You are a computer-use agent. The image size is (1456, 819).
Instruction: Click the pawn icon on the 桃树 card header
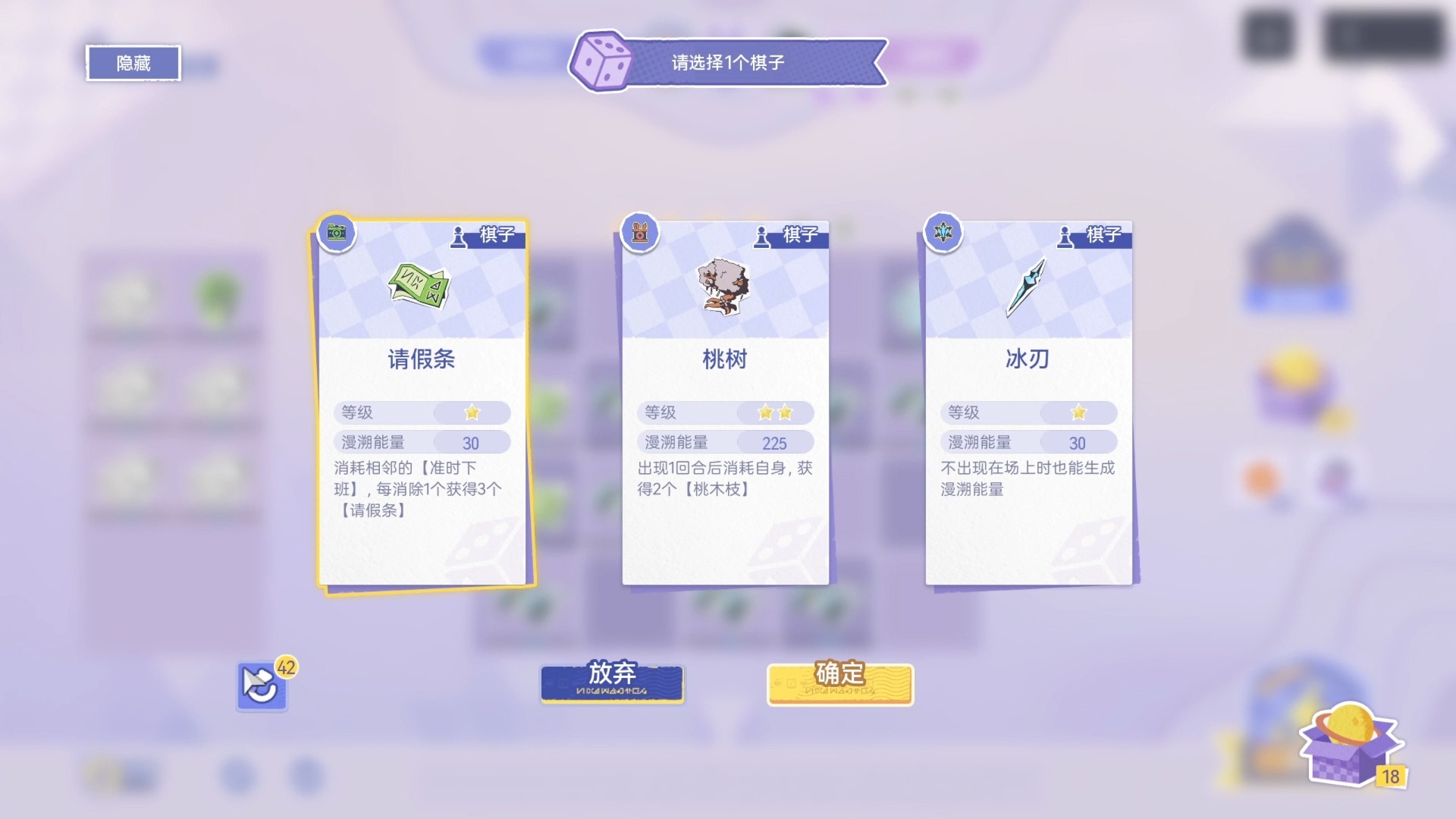(761, 235)
